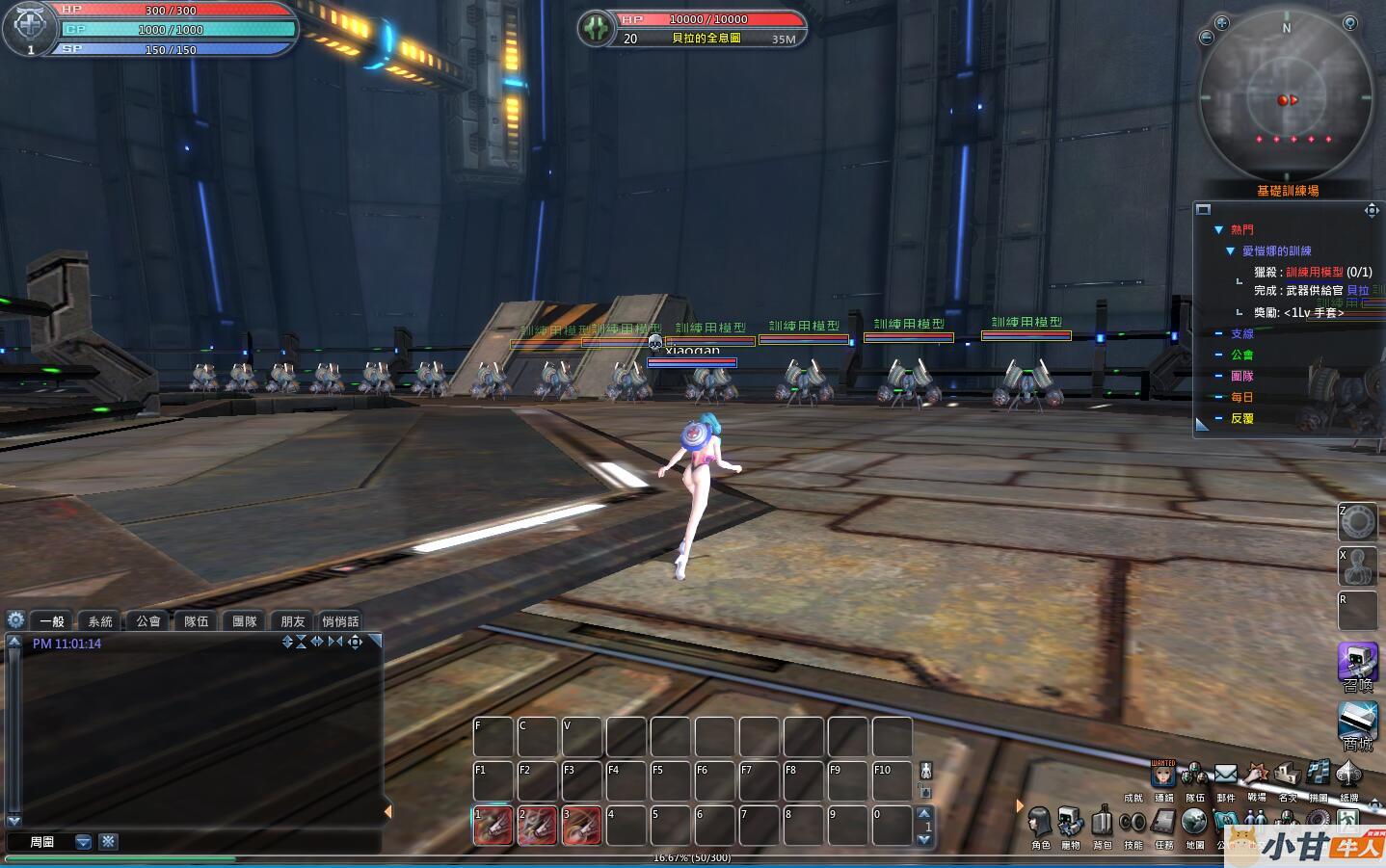Activate the 召喚 summon button
Viewport: 1386px width, 868px height.
(1357, 664)
